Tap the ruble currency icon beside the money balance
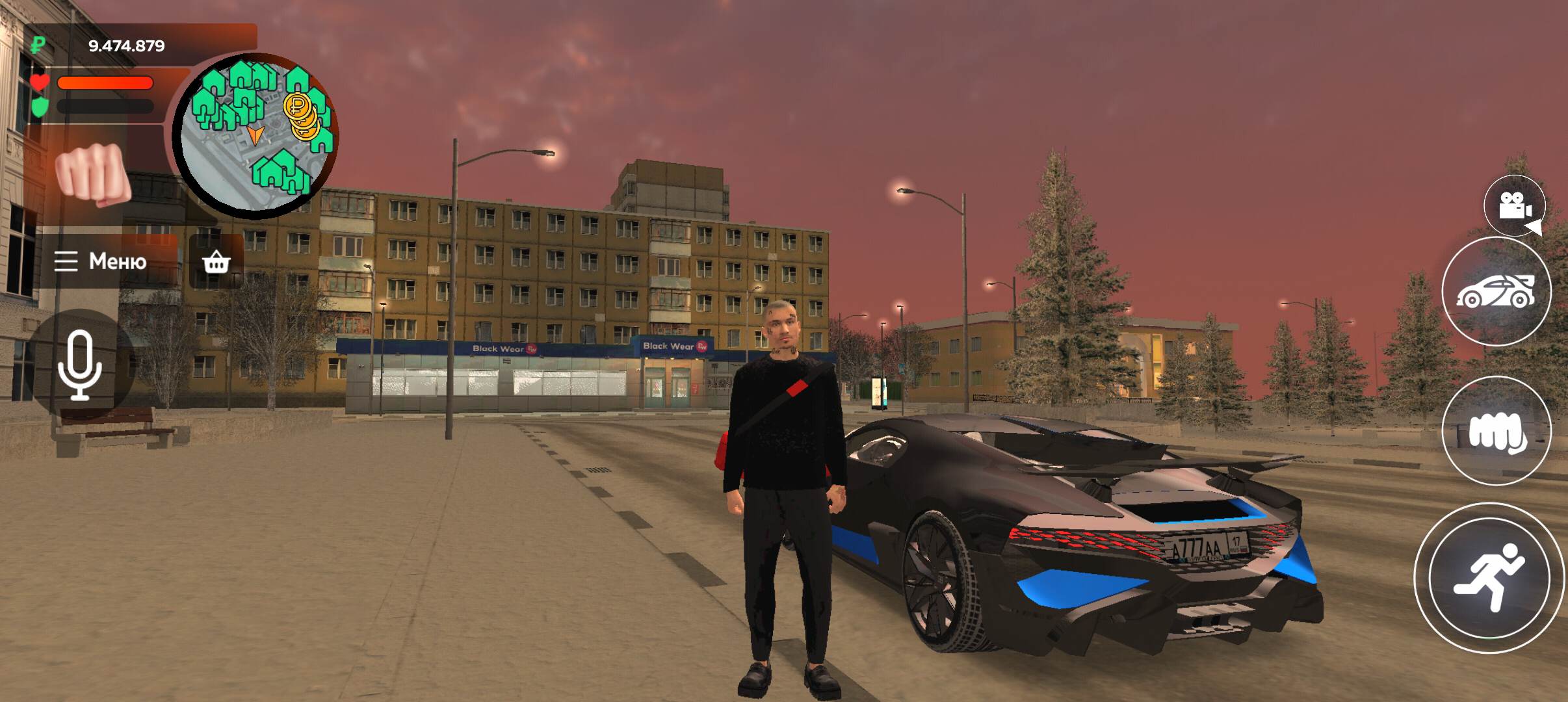This screenshot has height=702, width=1568. [x=37, y=44]
